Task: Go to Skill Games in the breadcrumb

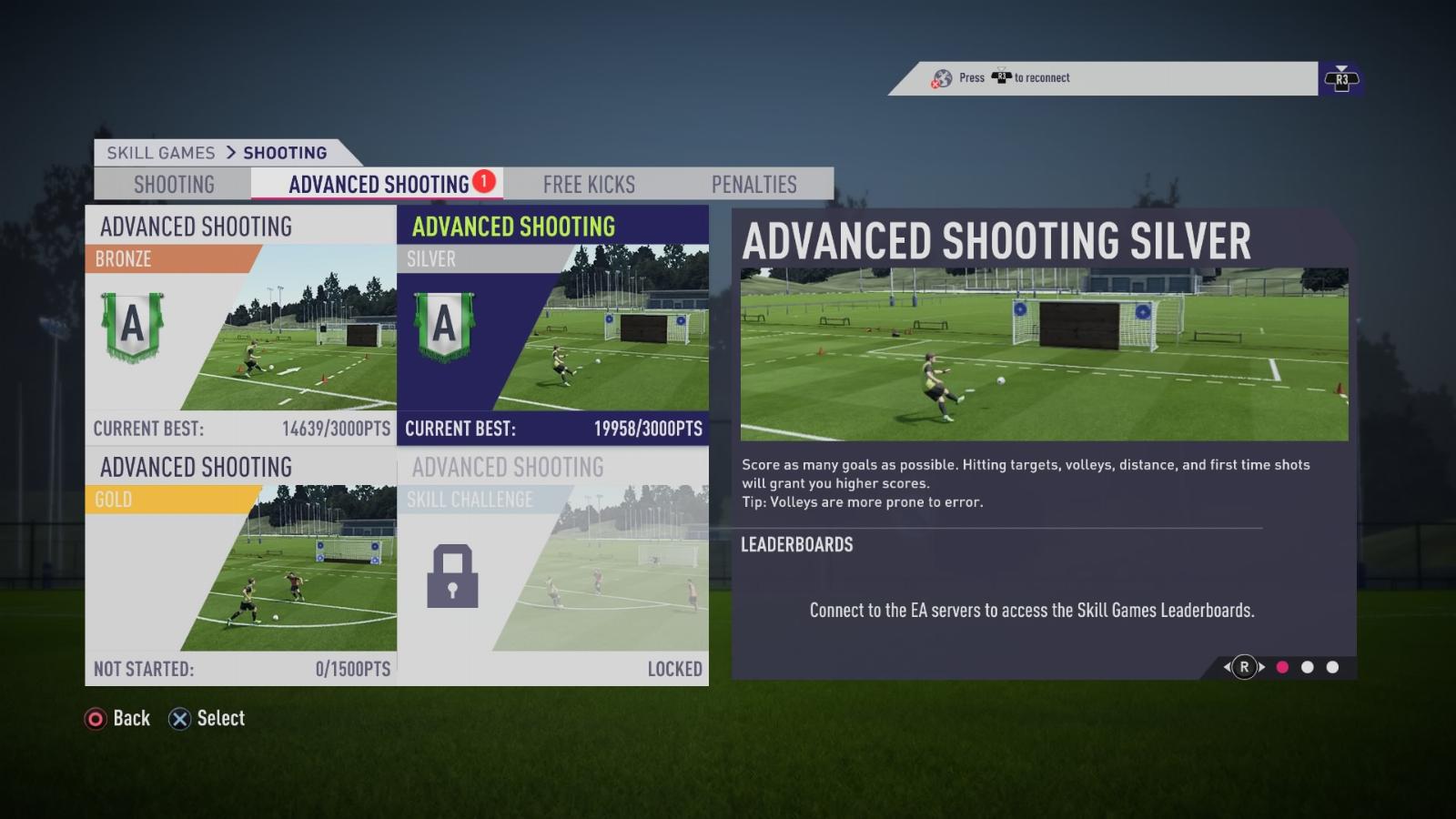Action: (x=161, y=153)
